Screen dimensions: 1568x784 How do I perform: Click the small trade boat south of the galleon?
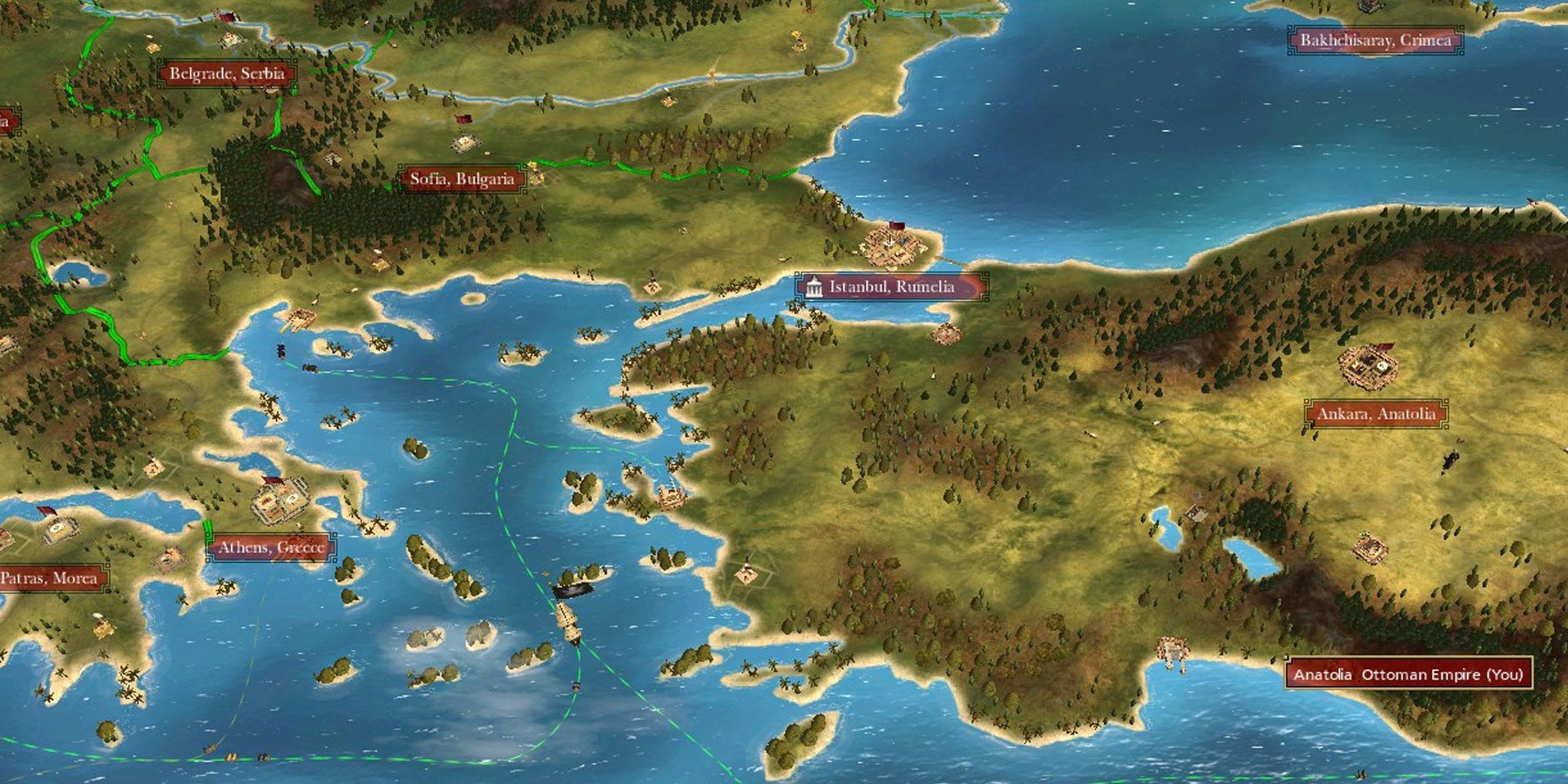click(x=576, y=687)
